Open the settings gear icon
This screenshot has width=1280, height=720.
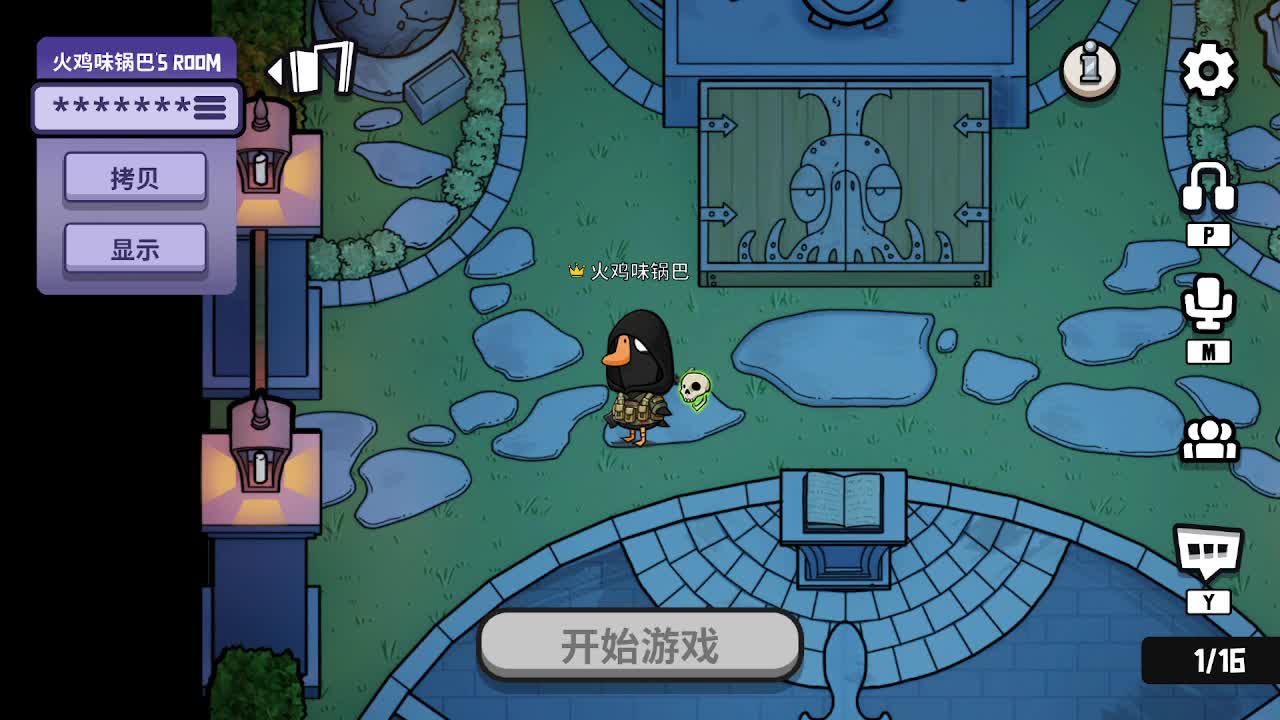[1209, 70]
